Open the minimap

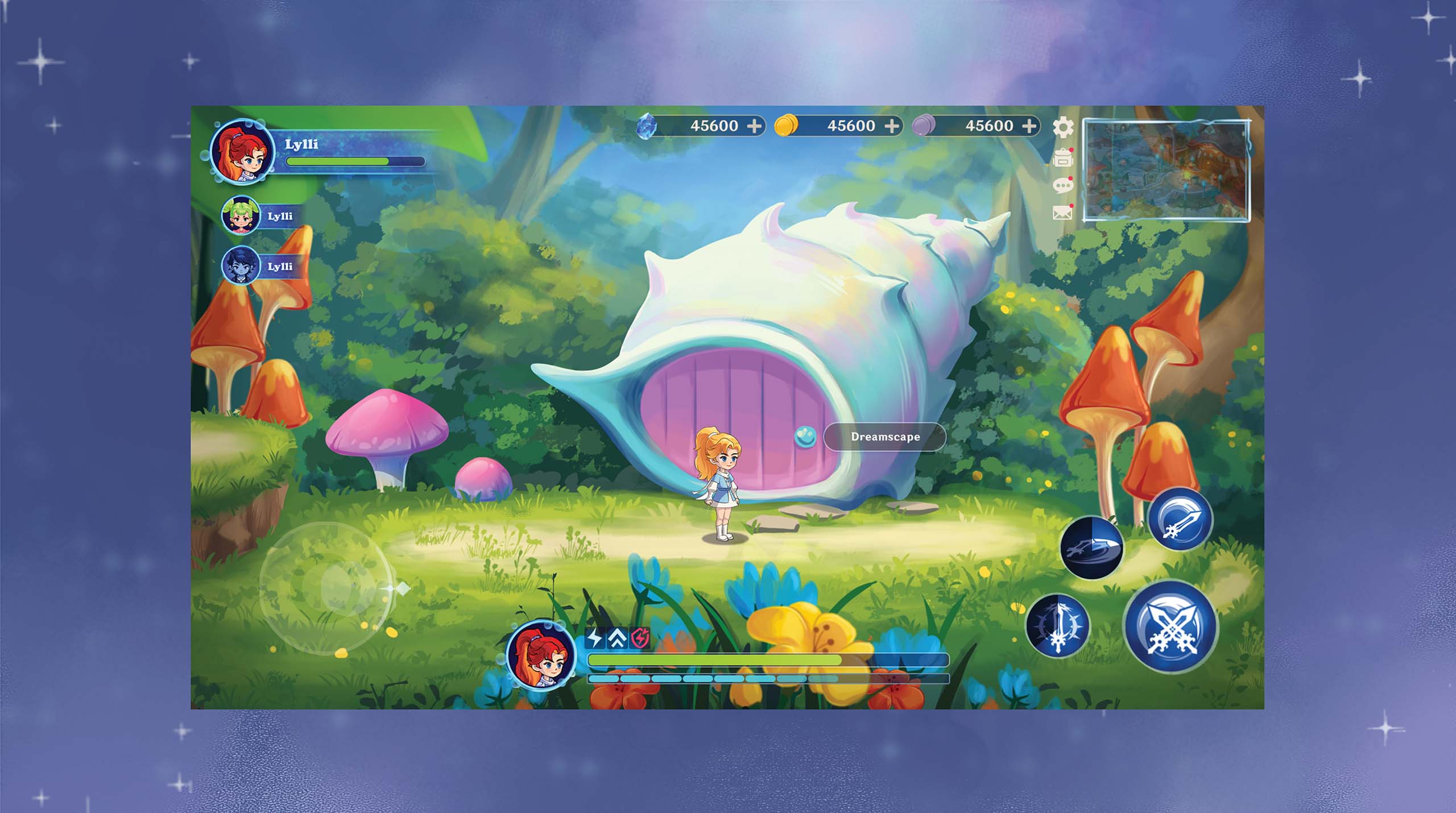tap(1166, 170)
